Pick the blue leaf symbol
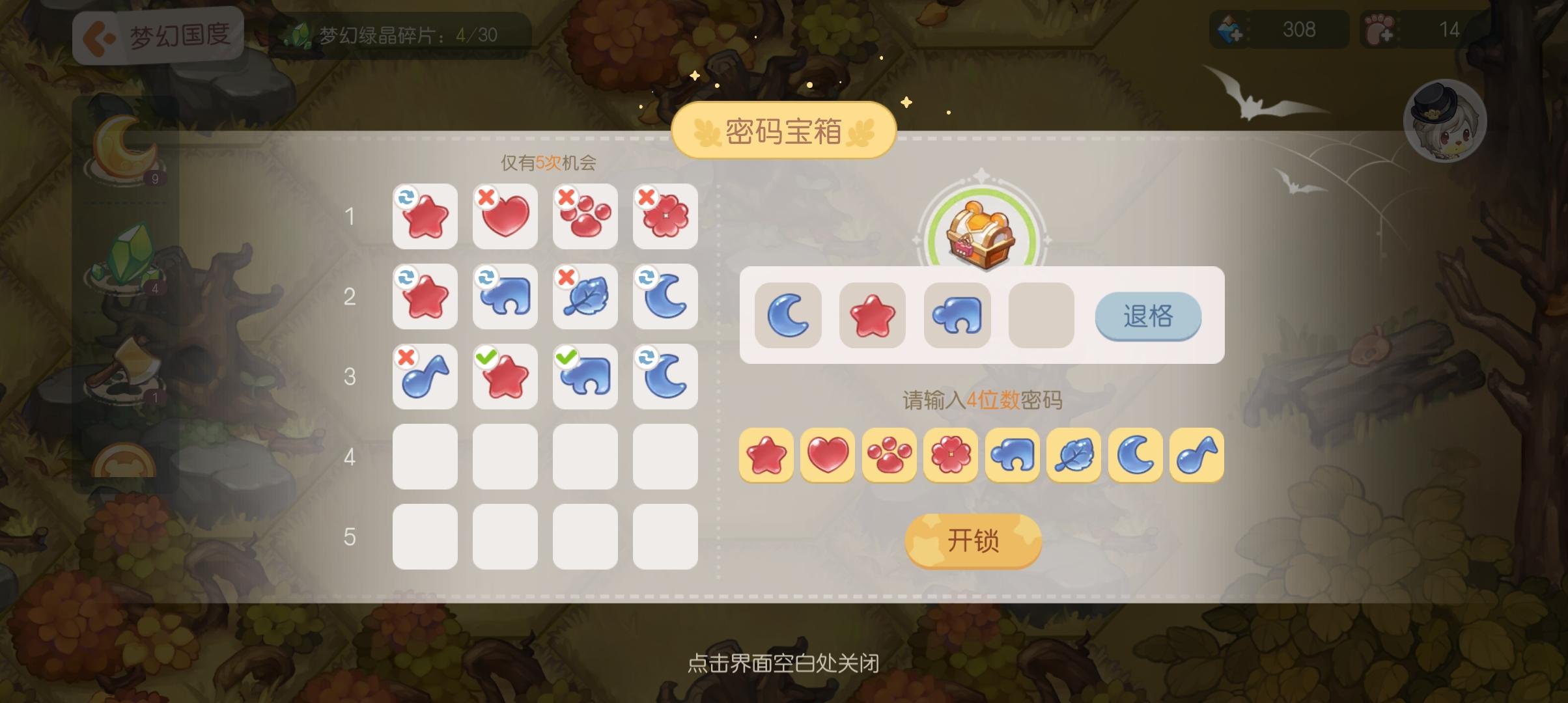Viewport: 1568px width, 703px height. pyautogui.click(x=1074, y=456)
